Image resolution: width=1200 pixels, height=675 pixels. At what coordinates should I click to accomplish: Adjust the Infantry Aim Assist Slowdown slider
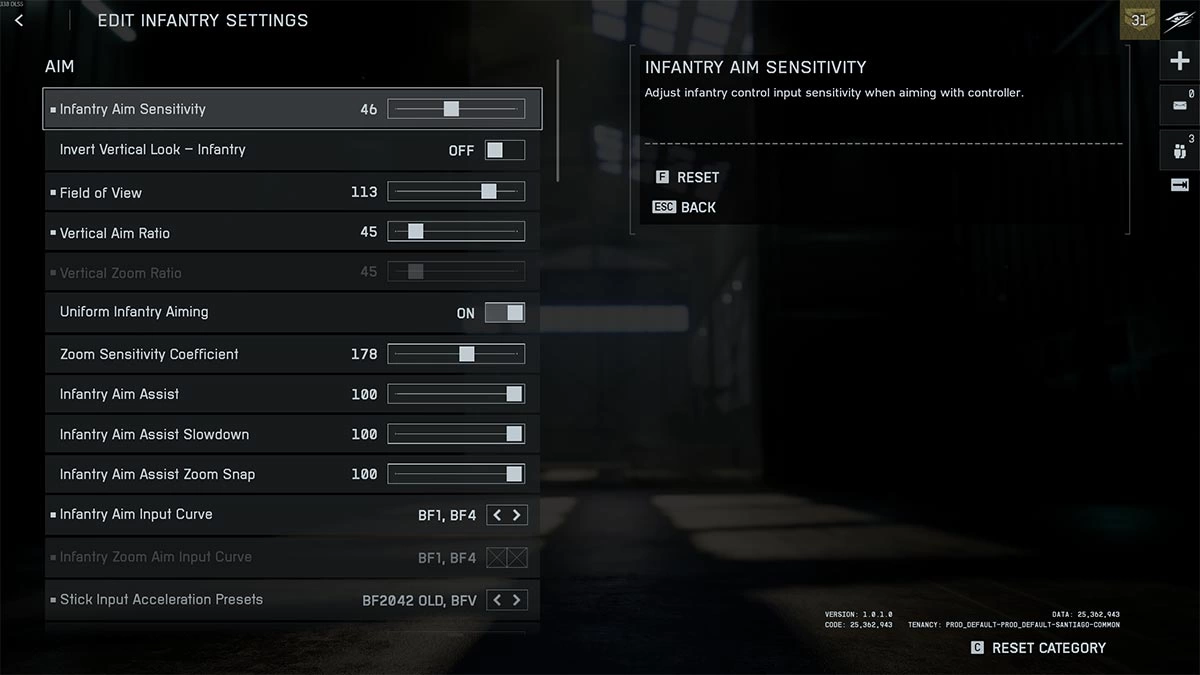pos(456,434)
